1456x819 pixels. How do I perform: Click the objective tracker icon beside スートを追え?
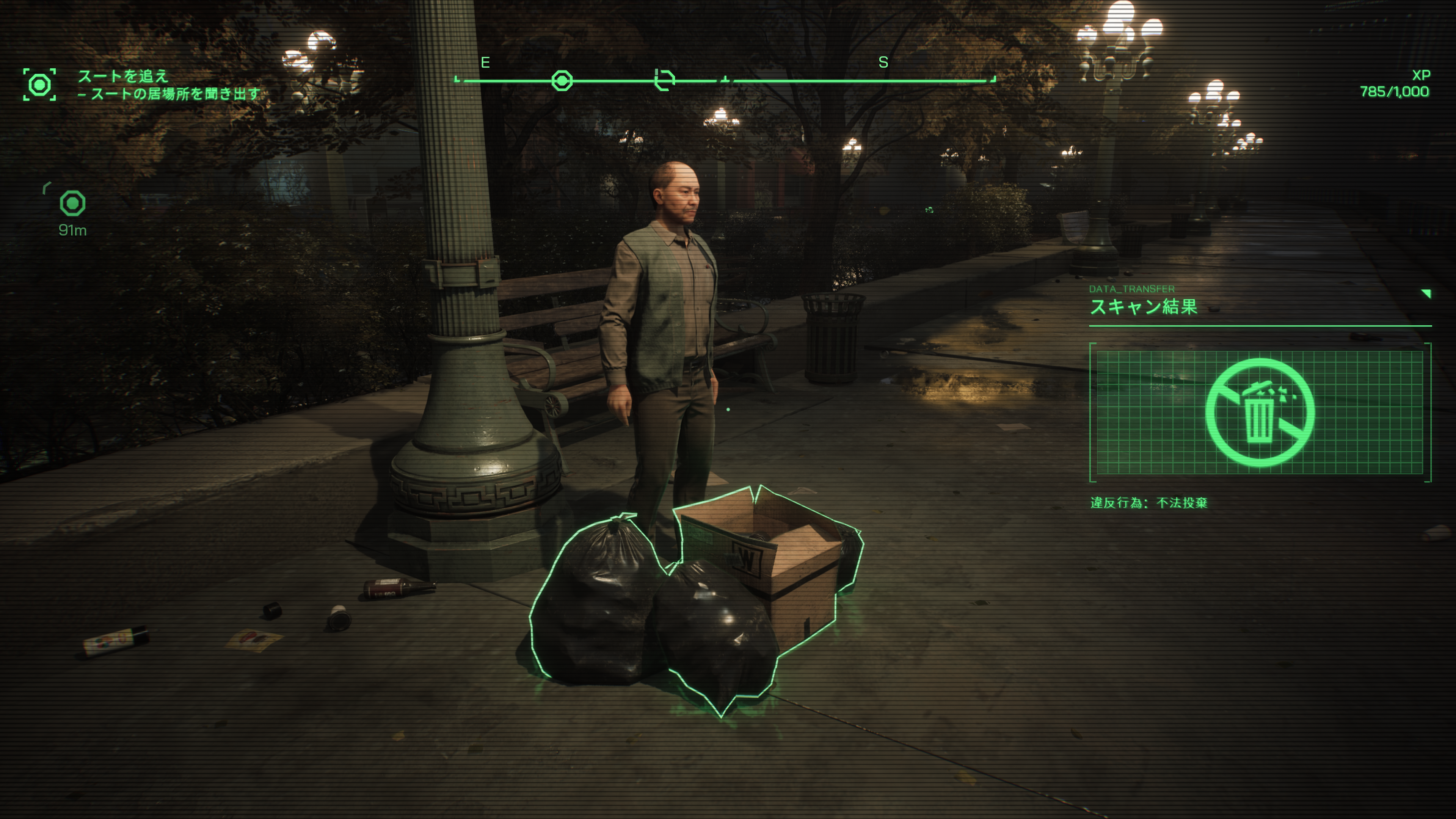tap(39, 85)
